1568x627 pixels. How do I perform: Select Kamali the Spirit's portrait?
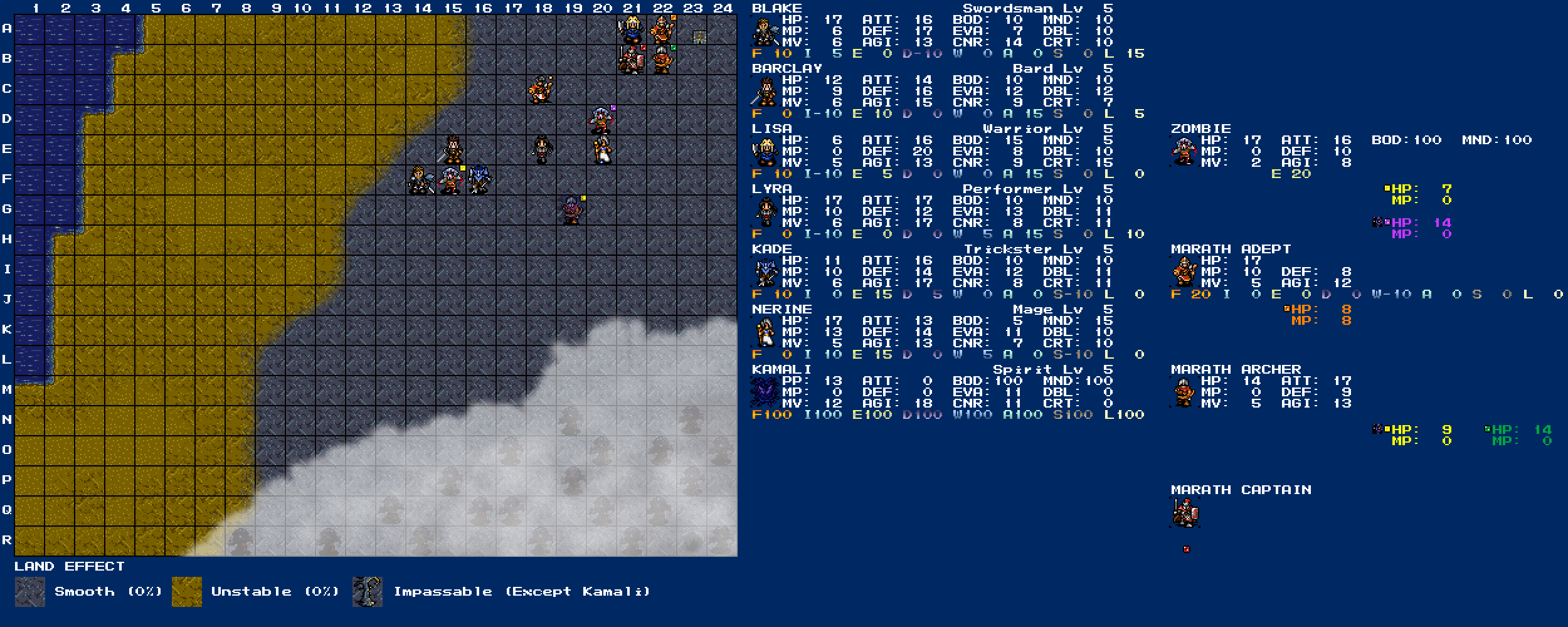(765, 393)
